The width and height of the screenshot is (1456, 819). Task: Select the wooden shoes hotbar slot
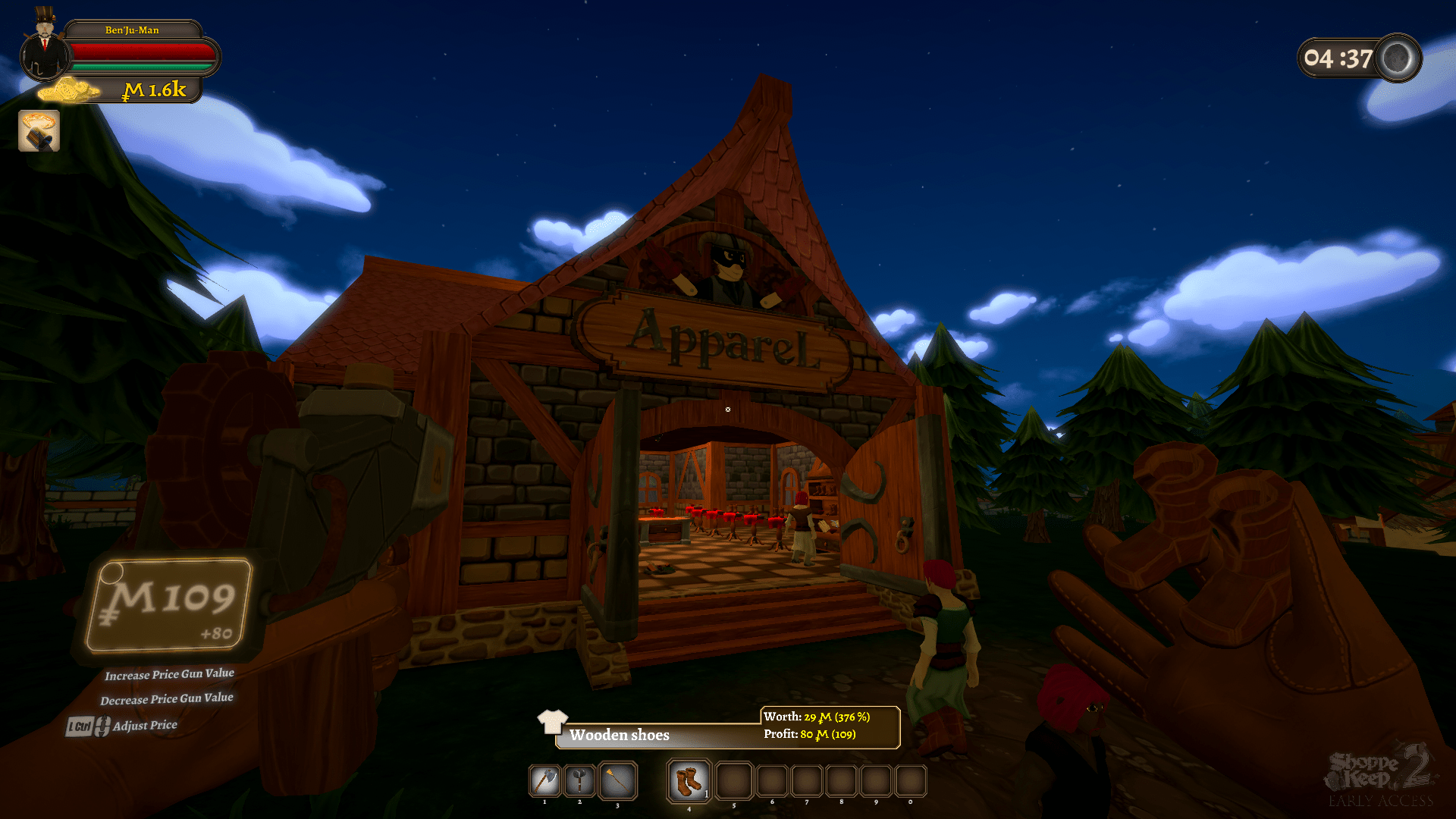[689, 780]
